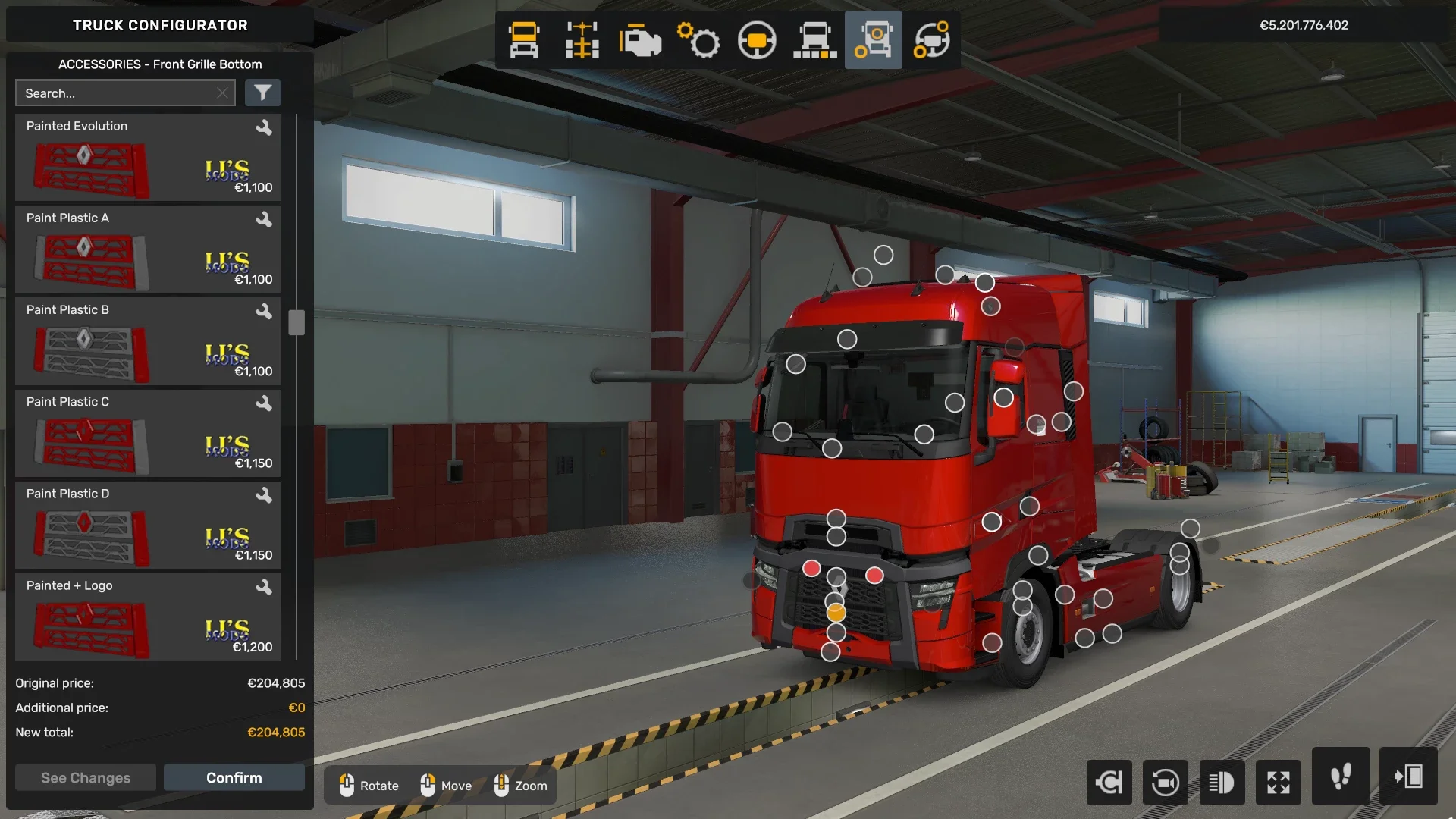The width and height of the screenshot is (1456, 819).
Task: Select the orange accessory marker on the grille
Action: [836, 611]
